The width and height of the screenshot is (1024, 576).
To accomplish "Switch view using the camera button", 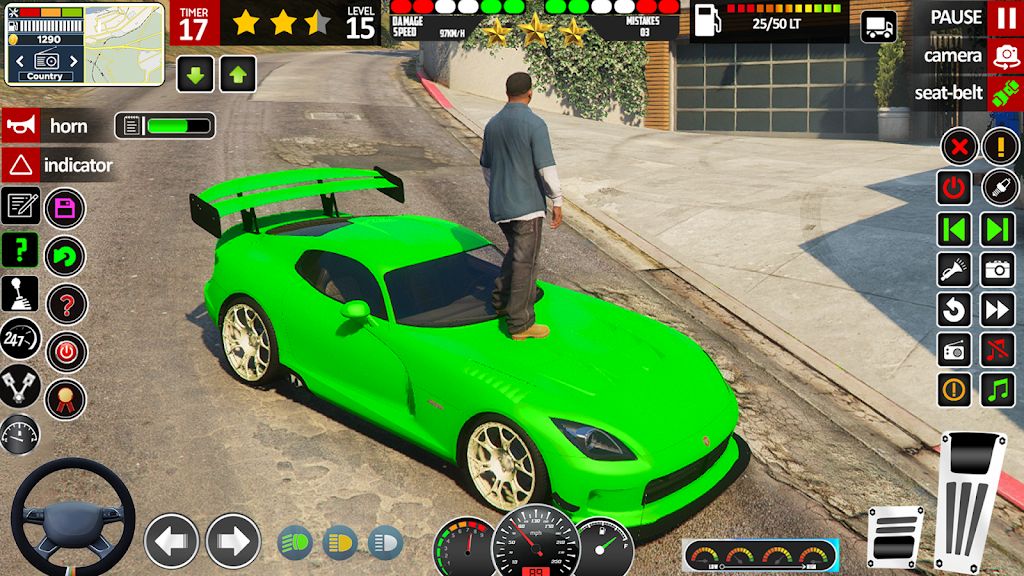I will point(1004,56).
